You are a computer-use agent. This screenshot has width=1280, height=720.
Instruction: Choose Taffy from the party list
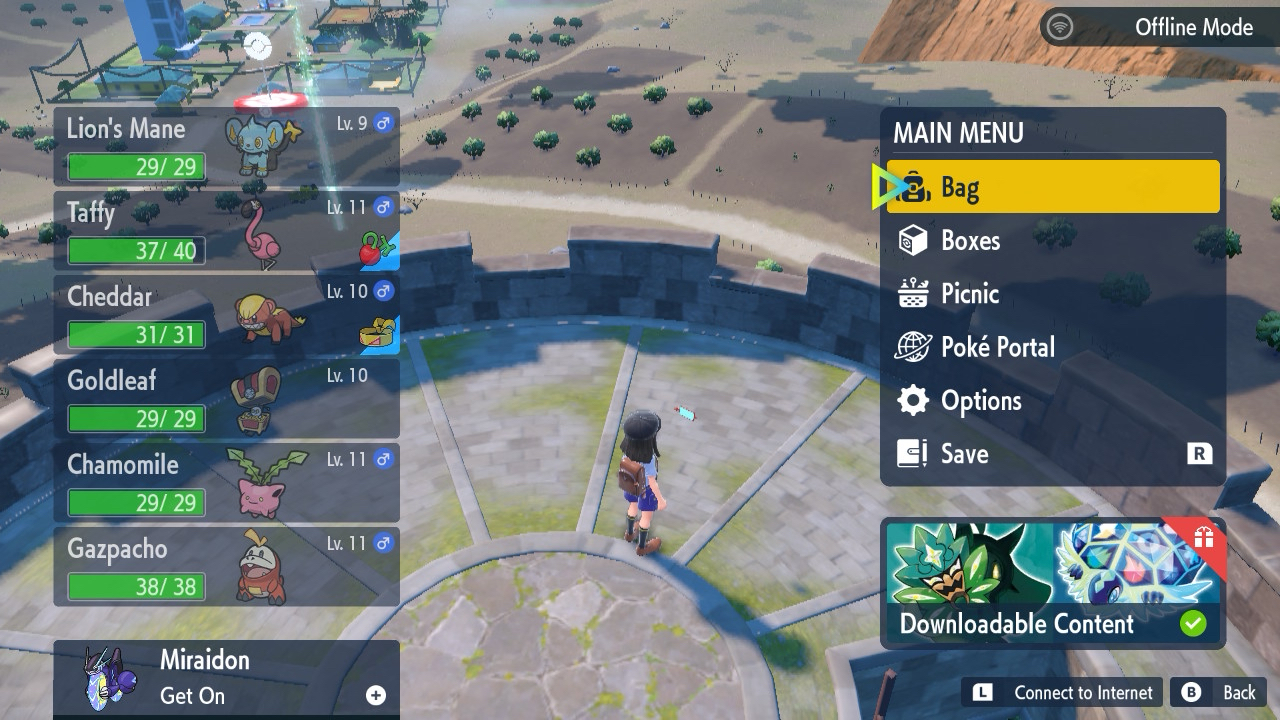(x=226, y=231)
